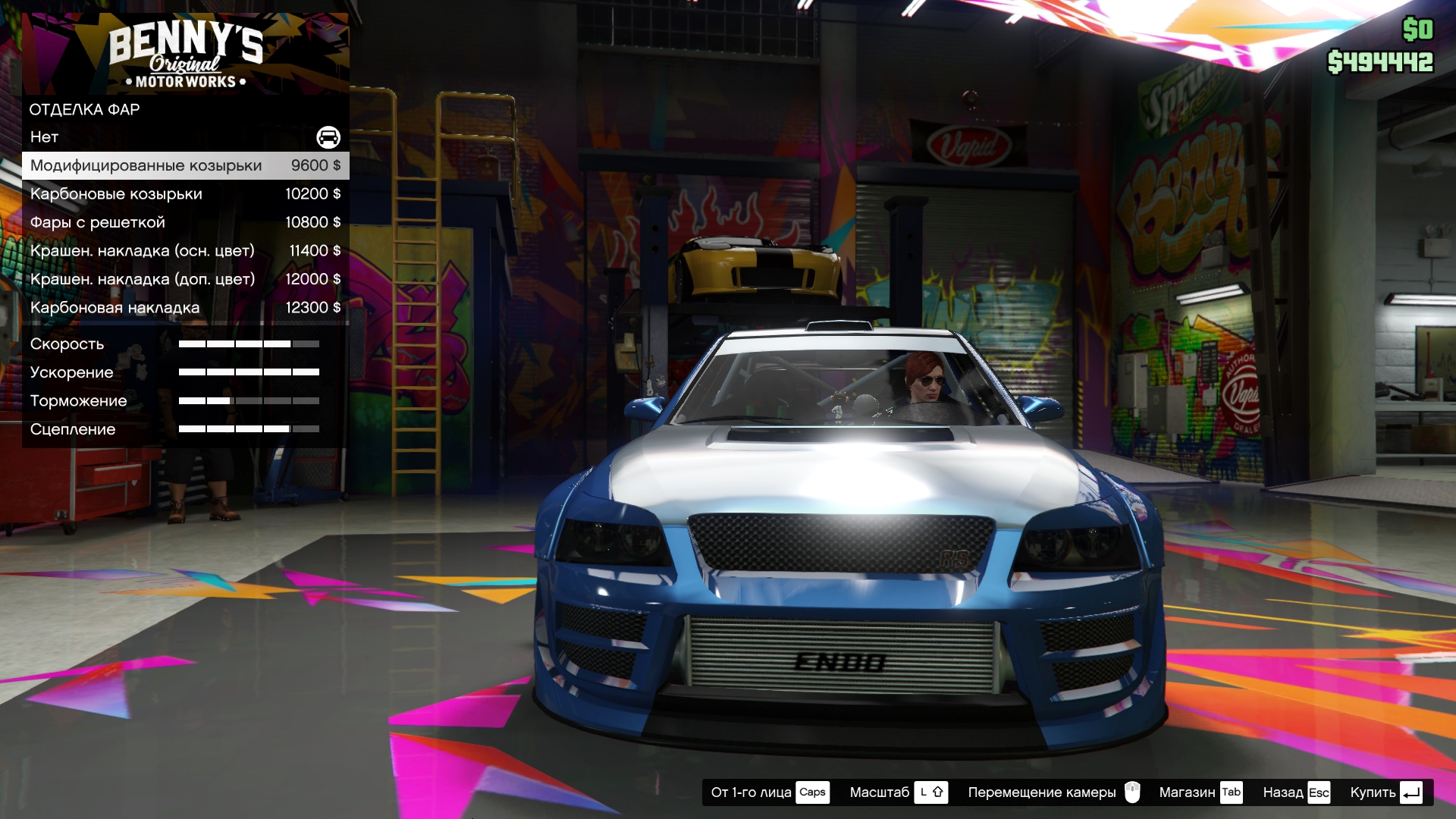The image size is (1456, 819).
Task: Select the 'Нет' headlight trim option
Action: (185, 137)
